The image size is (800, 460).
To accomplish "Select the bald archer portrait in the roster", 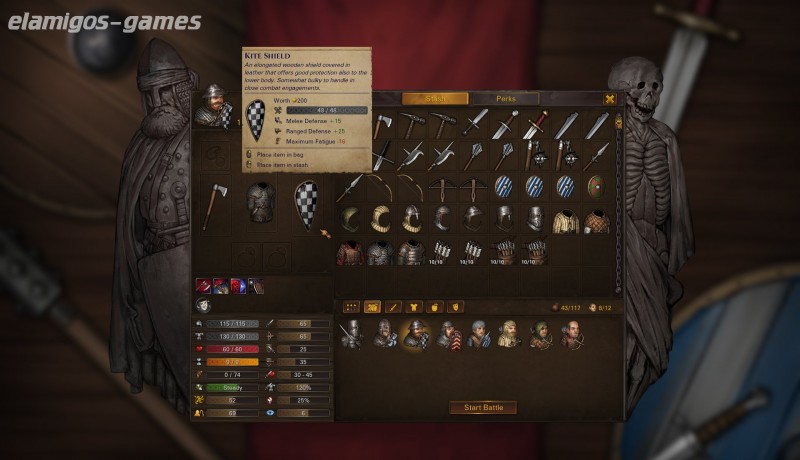I will [x=571, y=335].
